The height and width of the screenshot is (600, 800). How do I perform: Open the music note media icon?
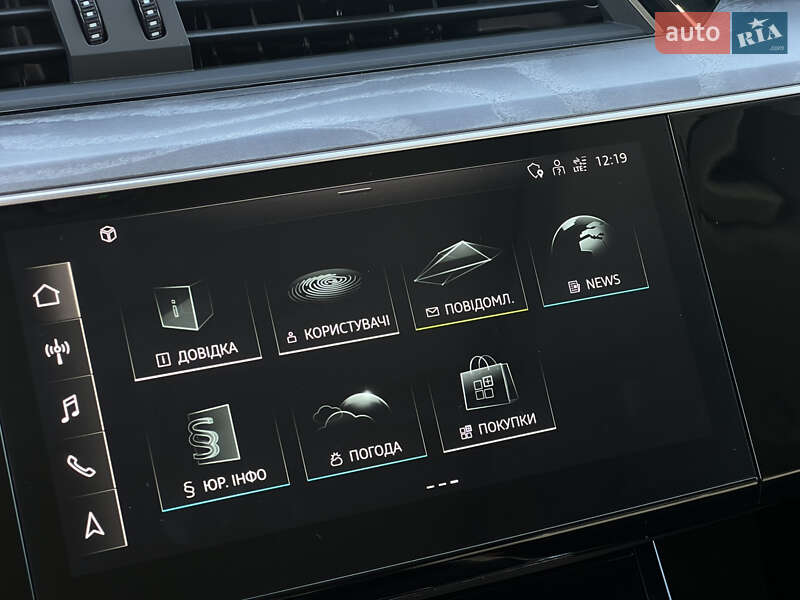69,408
